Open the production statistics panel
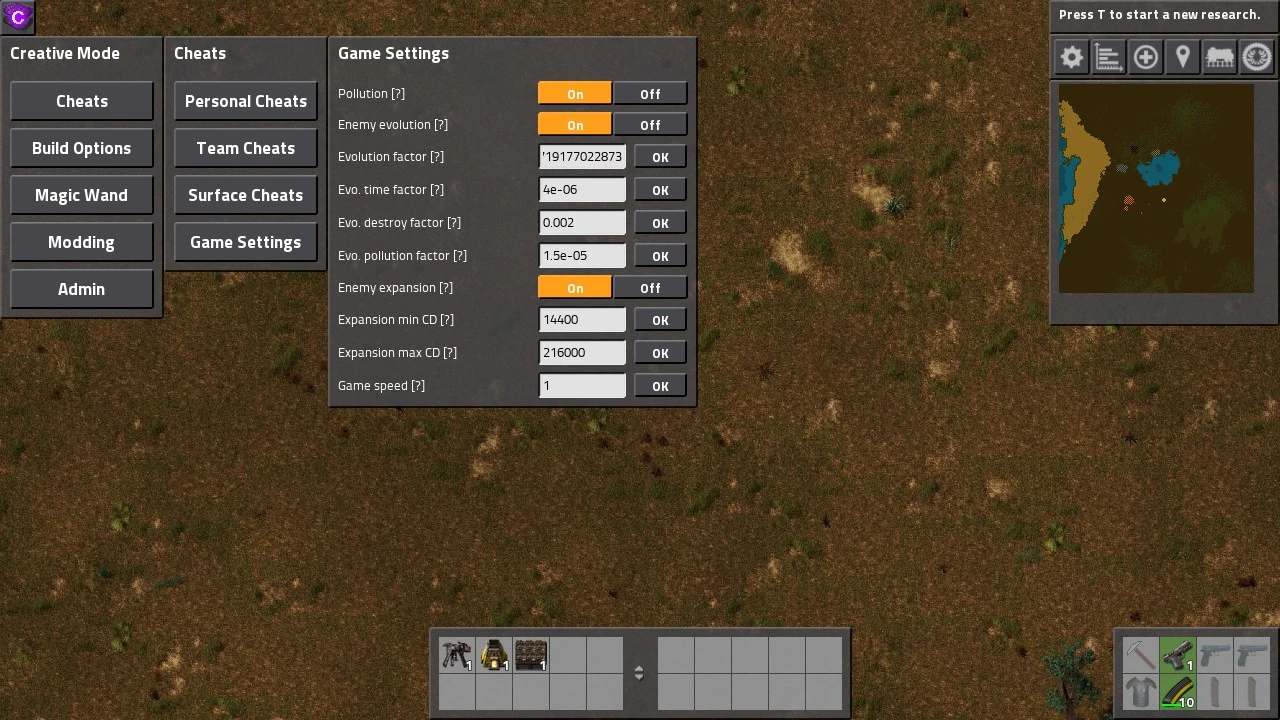Image resolution: width=1280 pixels, height=720 pixels. tap(1108, 57)
